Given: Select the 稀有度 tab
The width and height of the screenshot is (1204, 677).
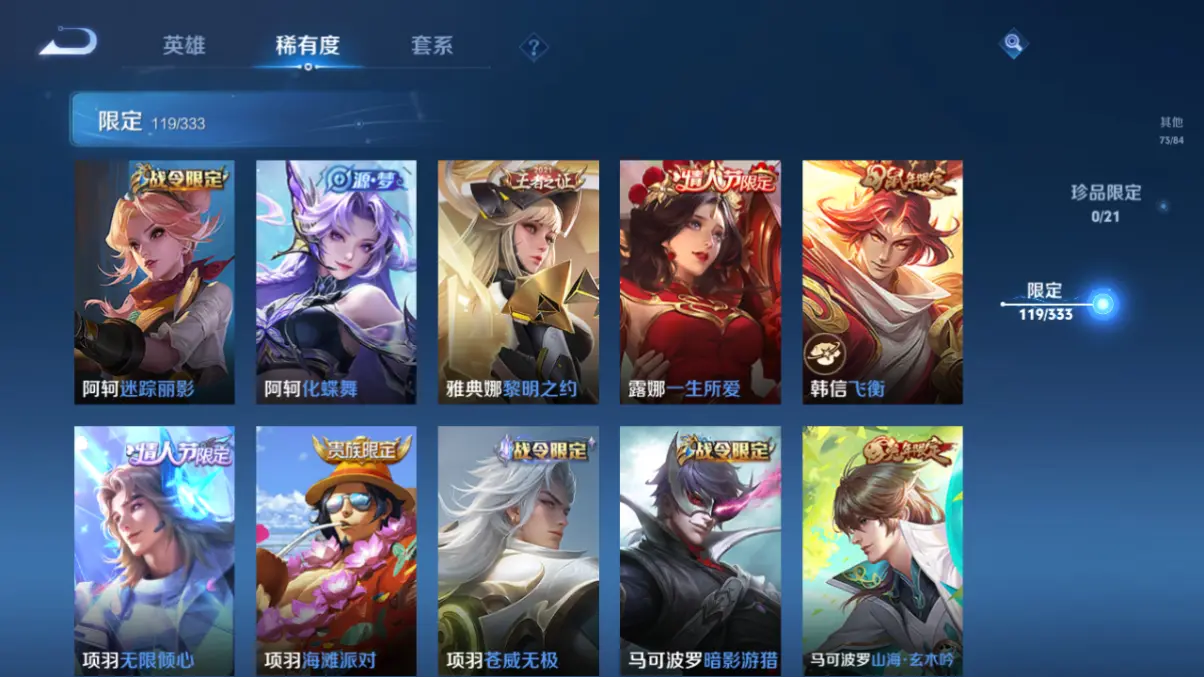Looking at the screenshot, I should pos(308,46).
